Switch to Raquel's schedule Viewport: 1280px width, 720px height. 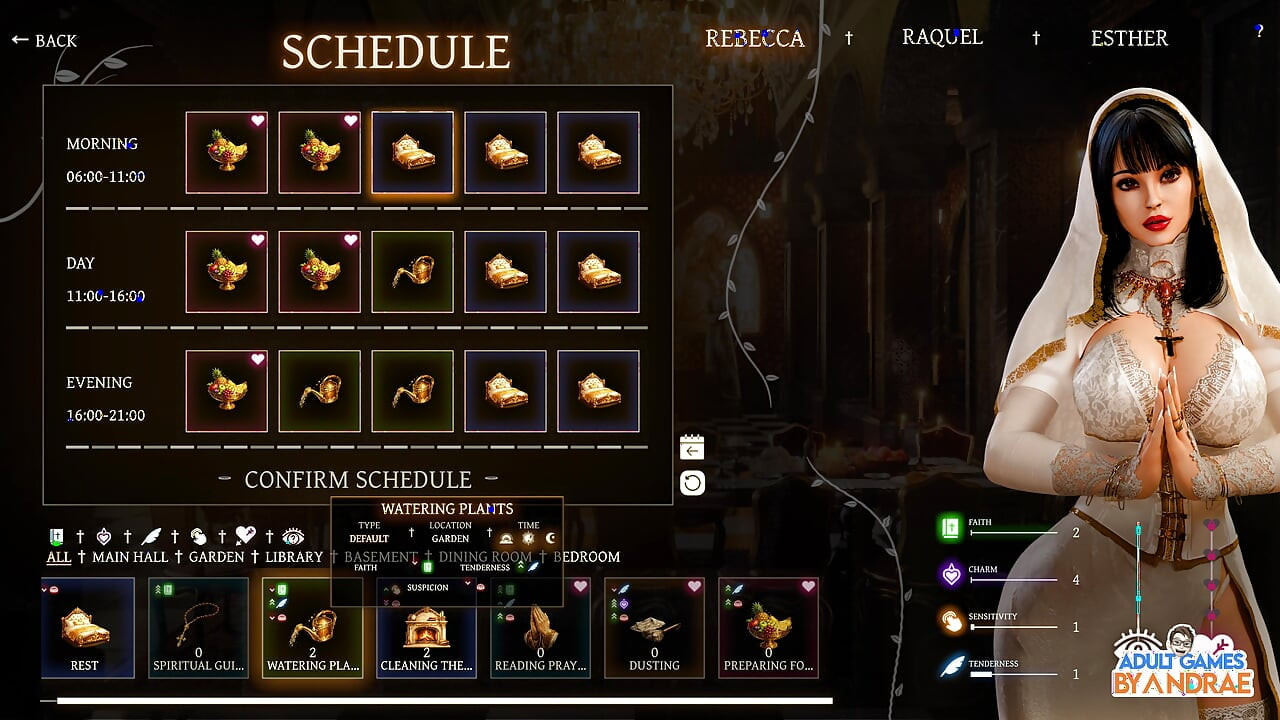pos(942,37)
